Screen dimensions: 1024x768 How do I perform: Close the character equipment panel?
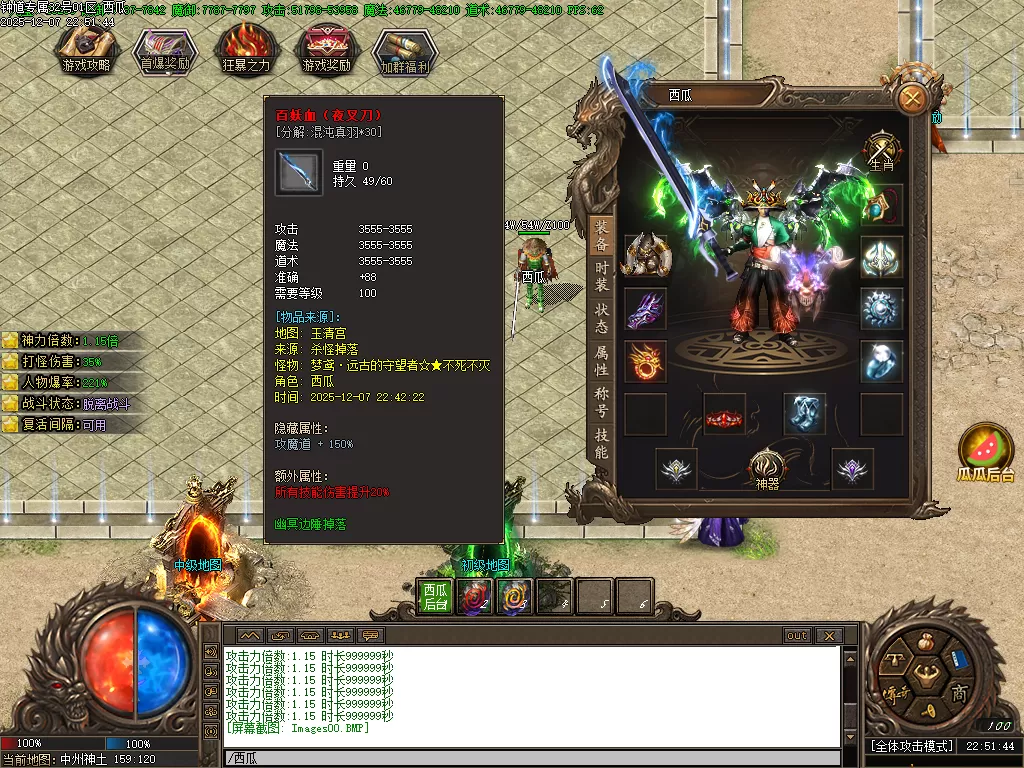click(912, 98)
